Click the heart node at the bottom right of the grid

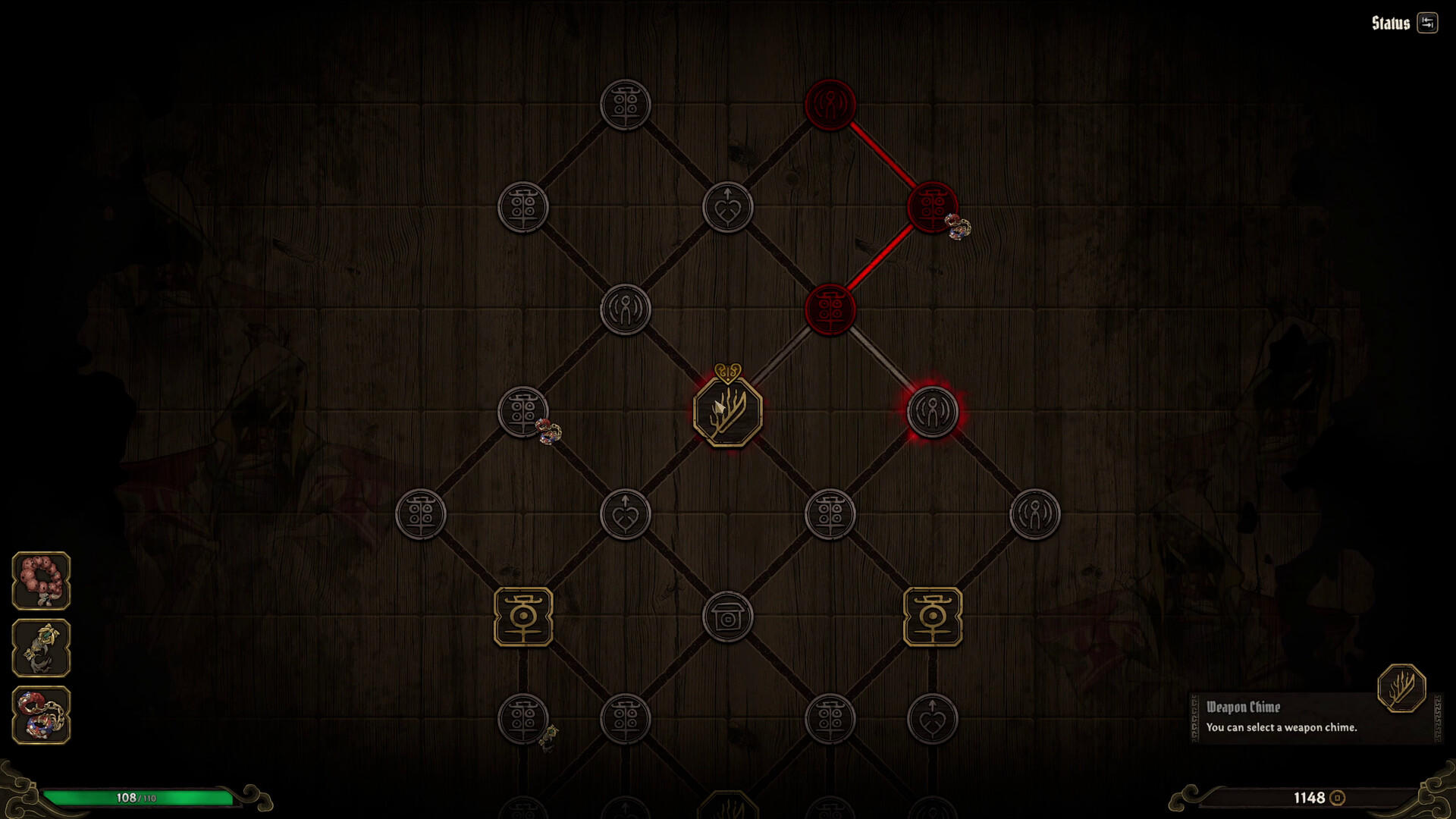point(931,719)
